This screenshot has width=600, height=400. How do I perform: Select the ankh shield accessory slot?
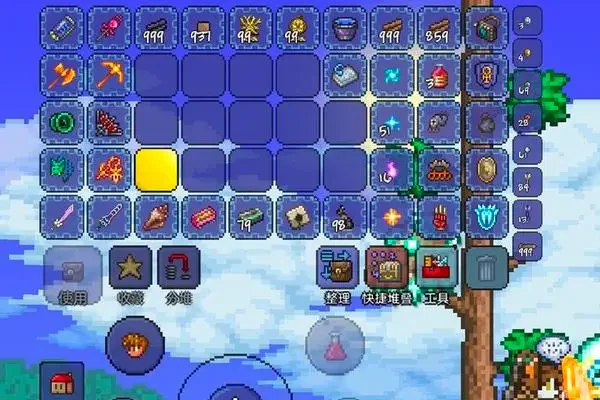[487, 73]
